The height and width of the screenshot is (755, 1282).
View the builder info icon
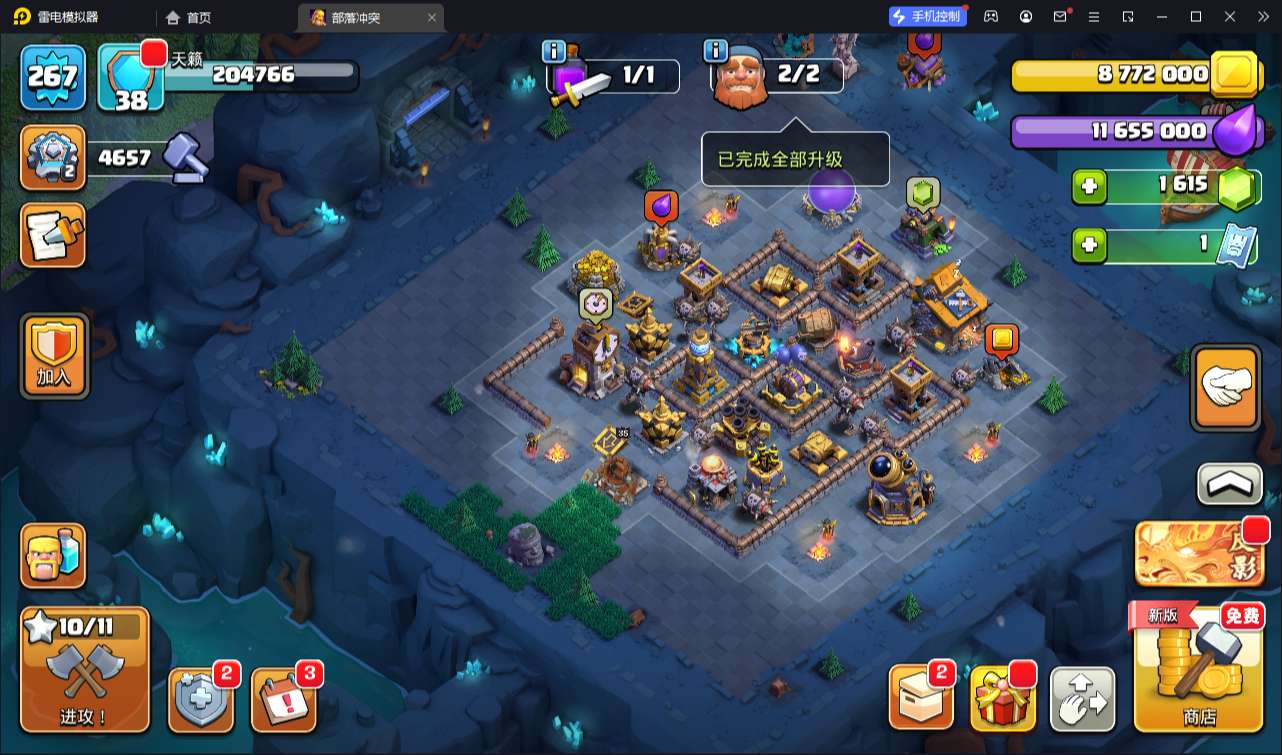click(715, 50)
